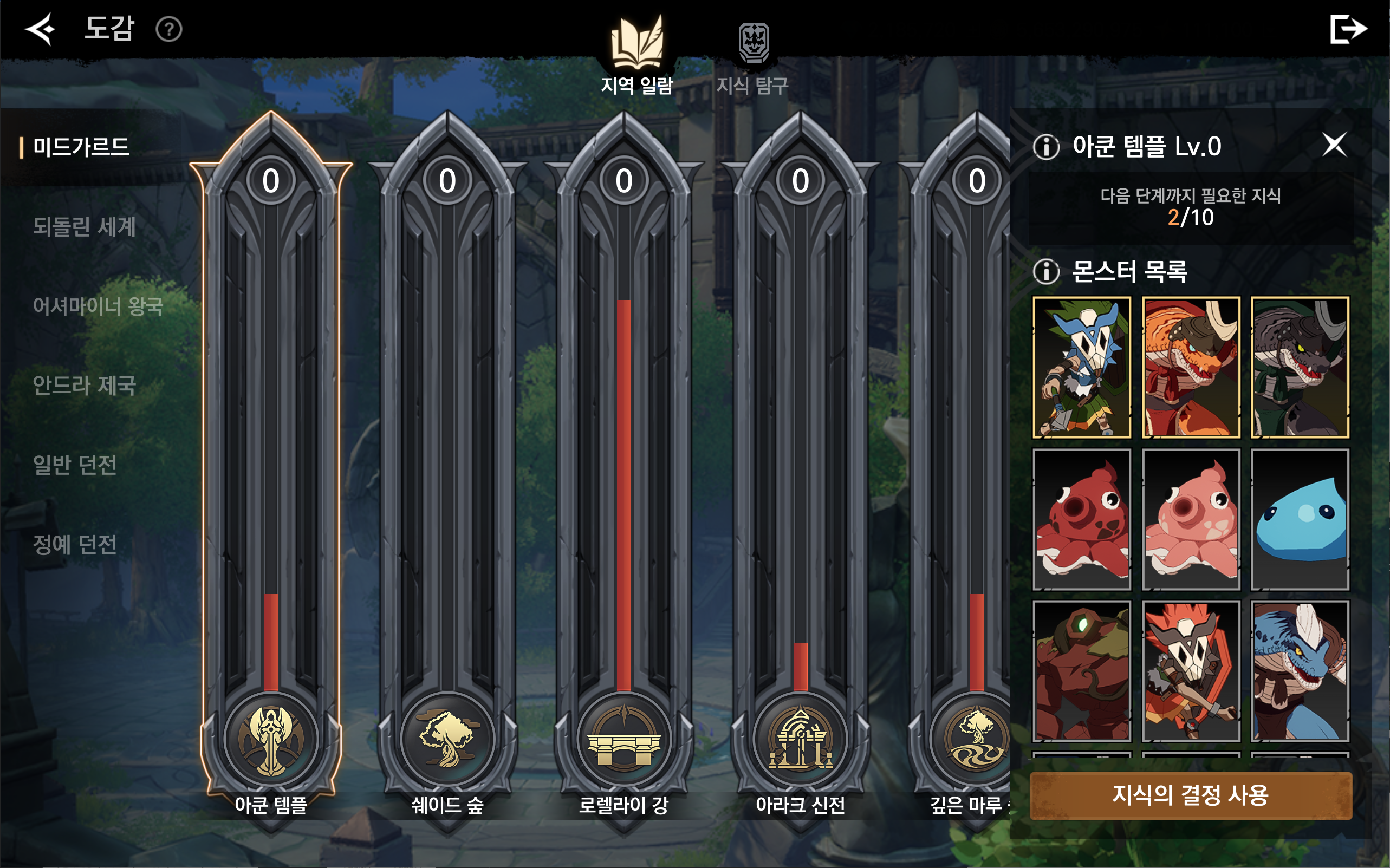
Task: Switch to the 지식 탐구 tab
Action: coord(753,57)
